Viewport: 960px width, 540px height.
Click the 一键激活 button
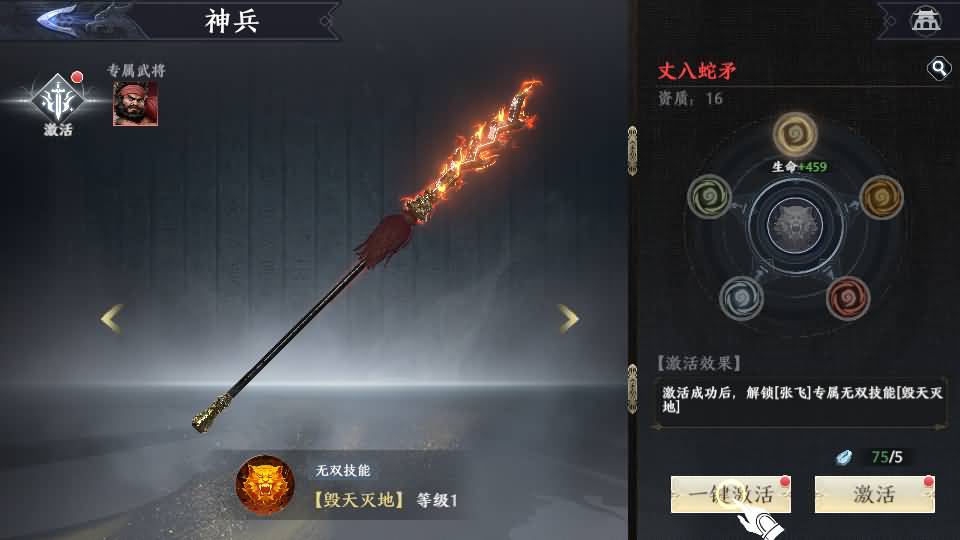coord(730,494)
